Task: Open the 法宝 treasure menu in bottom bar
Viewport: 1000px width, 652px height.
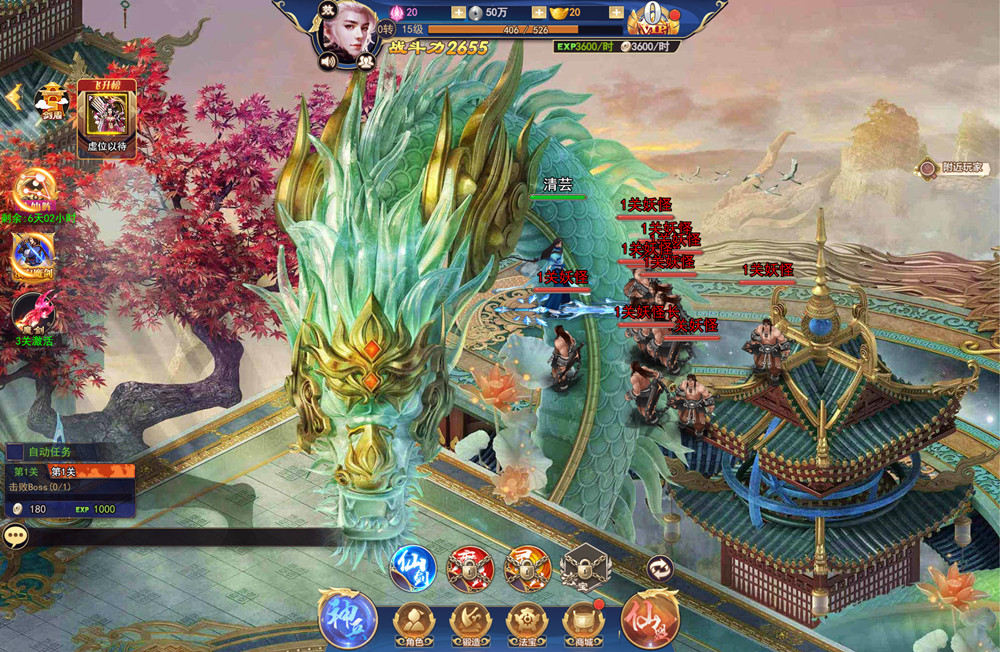Action: pyautogui.click(x=525, y=621)
